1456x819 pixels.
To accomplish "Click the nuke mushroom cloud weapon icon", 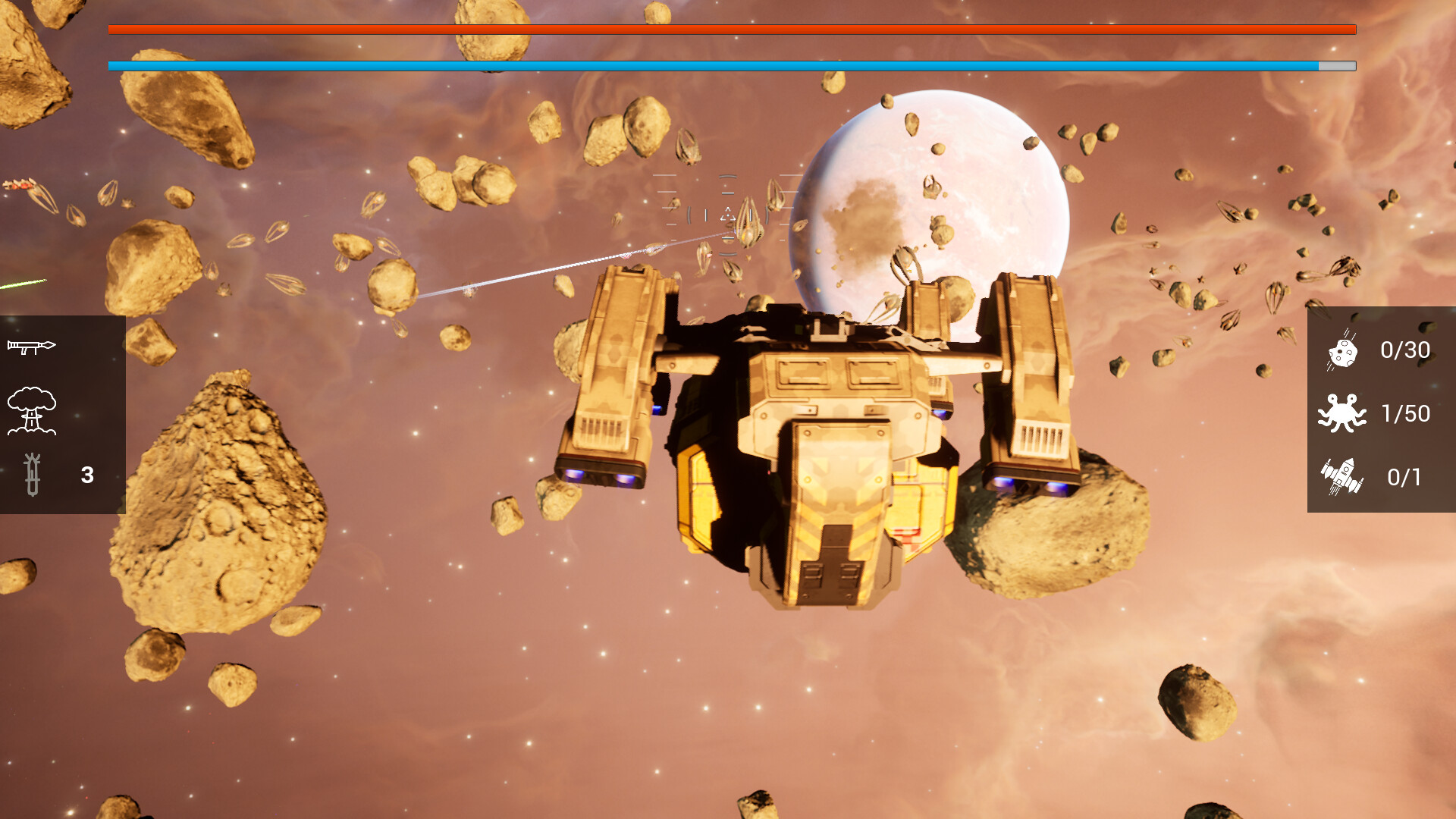I will point(32,410).
